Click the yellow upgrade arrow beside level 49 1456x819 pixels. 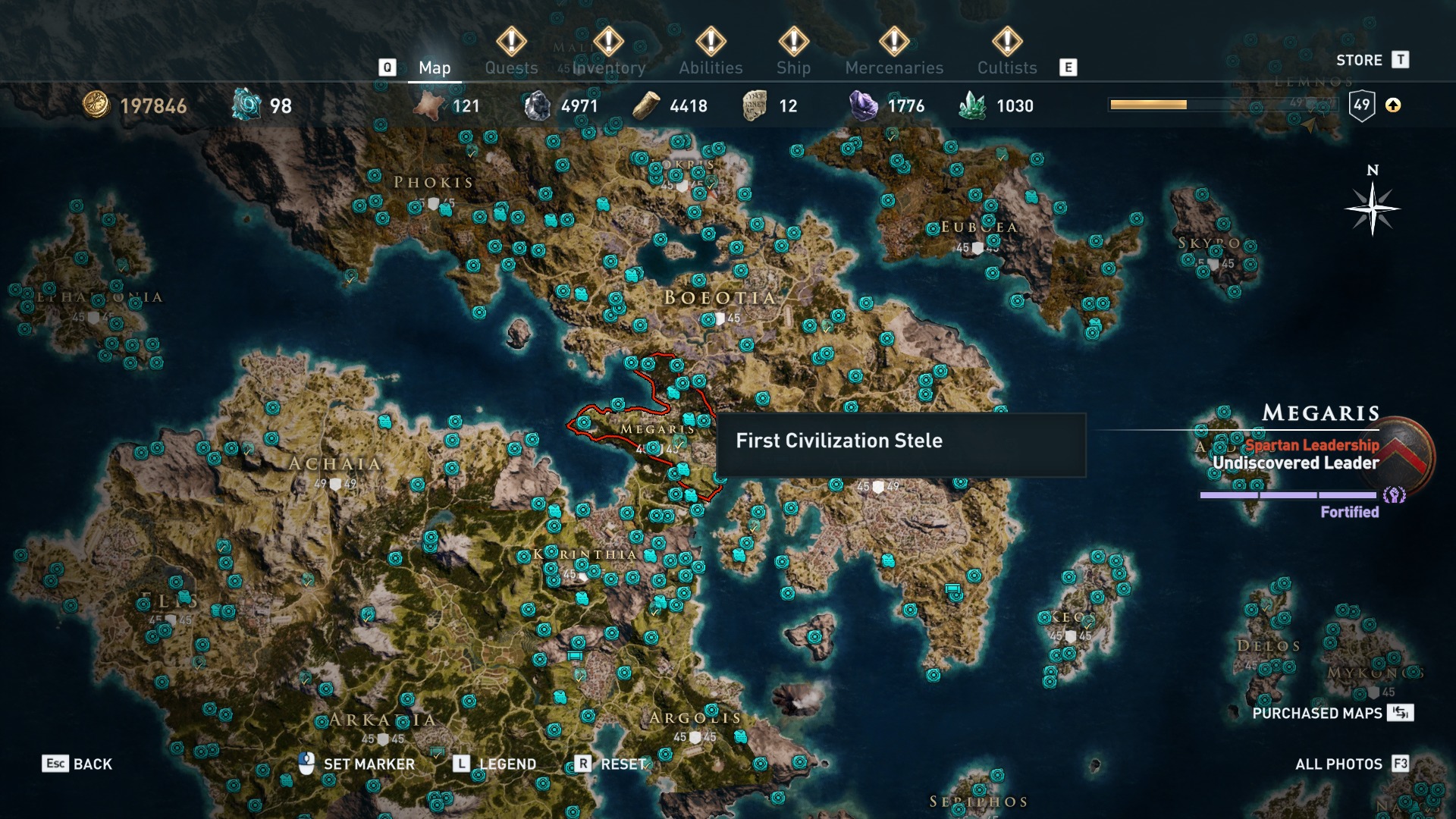click(x=1393, y=105)
